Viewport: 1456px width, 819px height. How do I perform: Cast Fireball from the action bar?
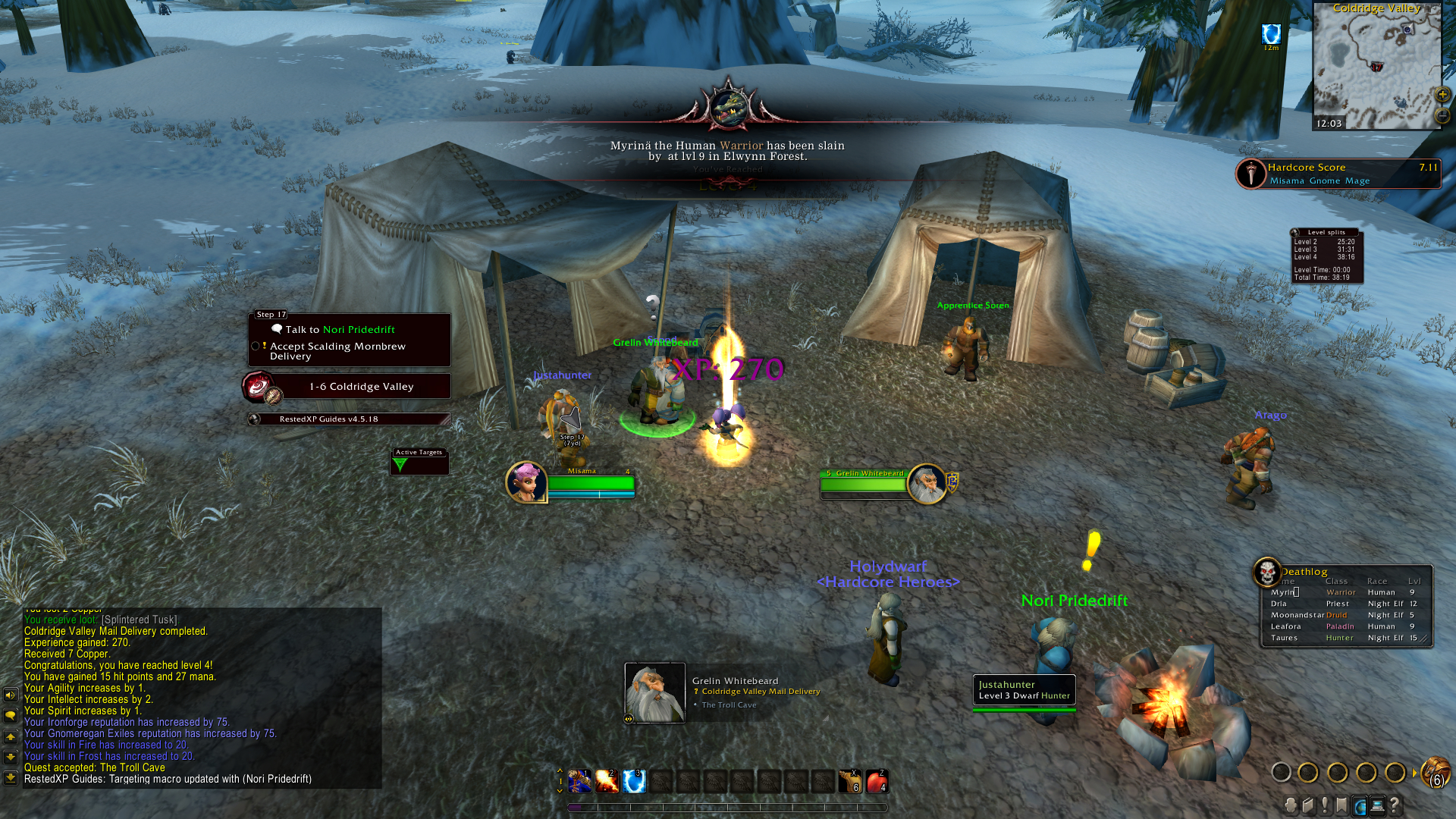tap(607, 781)
